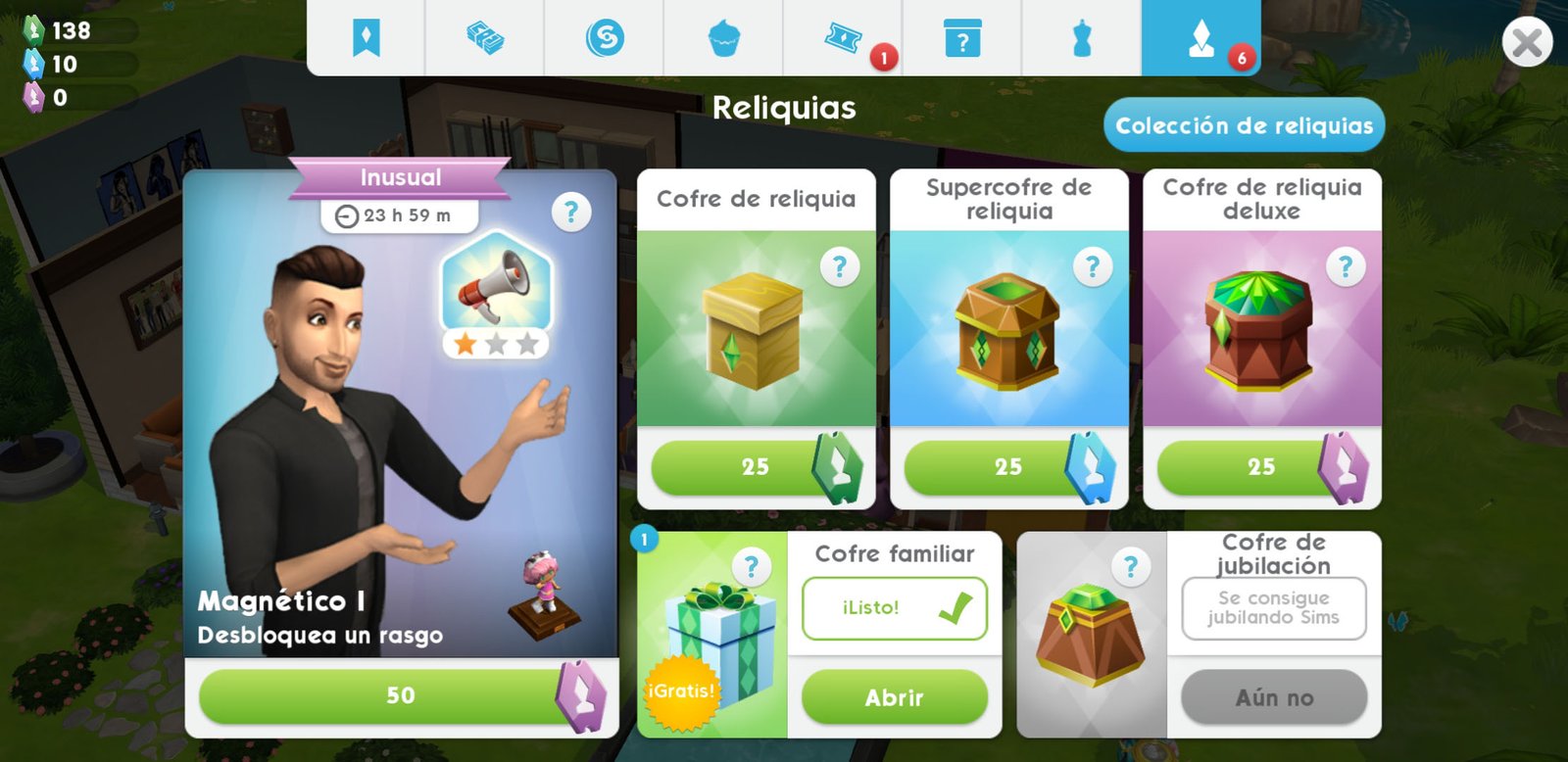Show info for Cofre de reliquia deluxe

pos(1346,266)
